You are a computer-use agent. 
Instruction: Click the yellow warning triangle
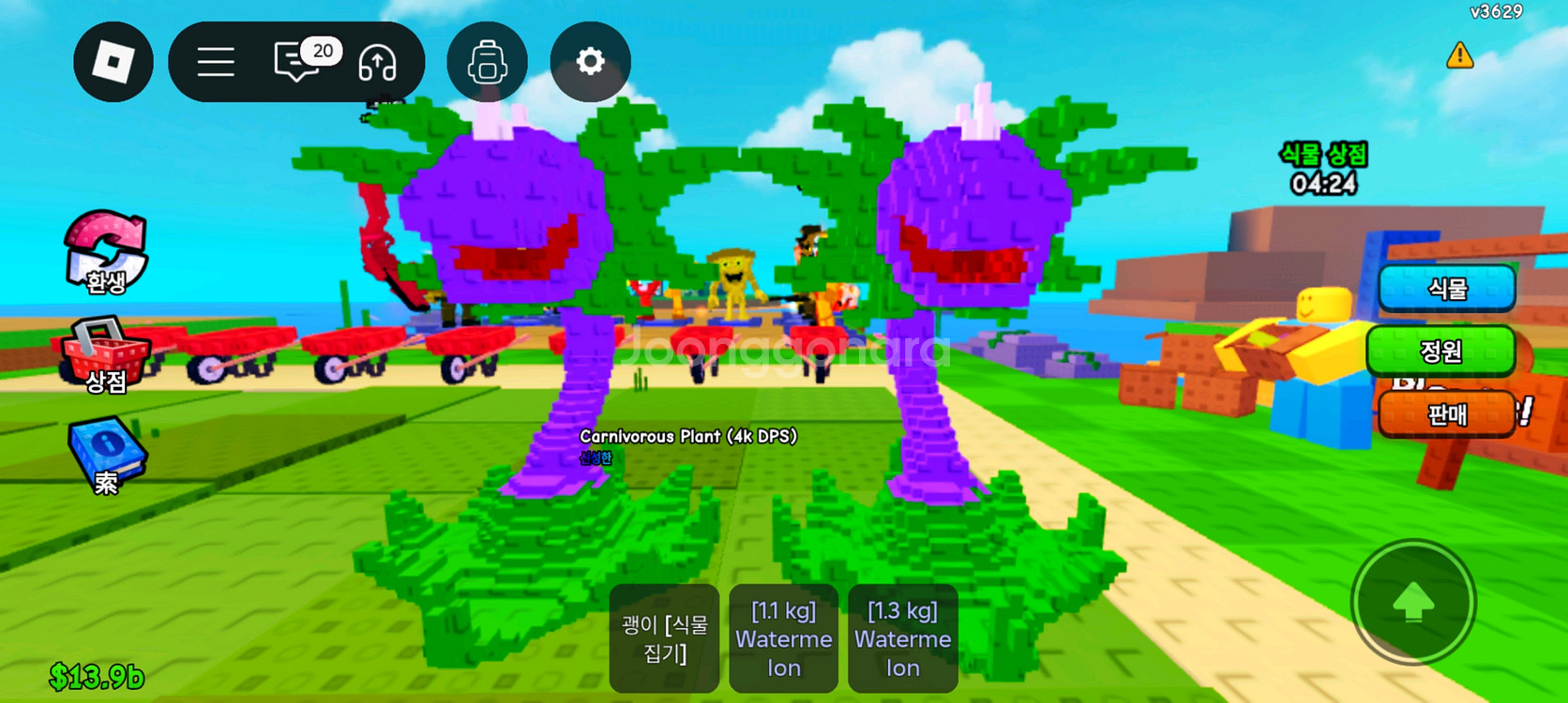point(1459,56)
